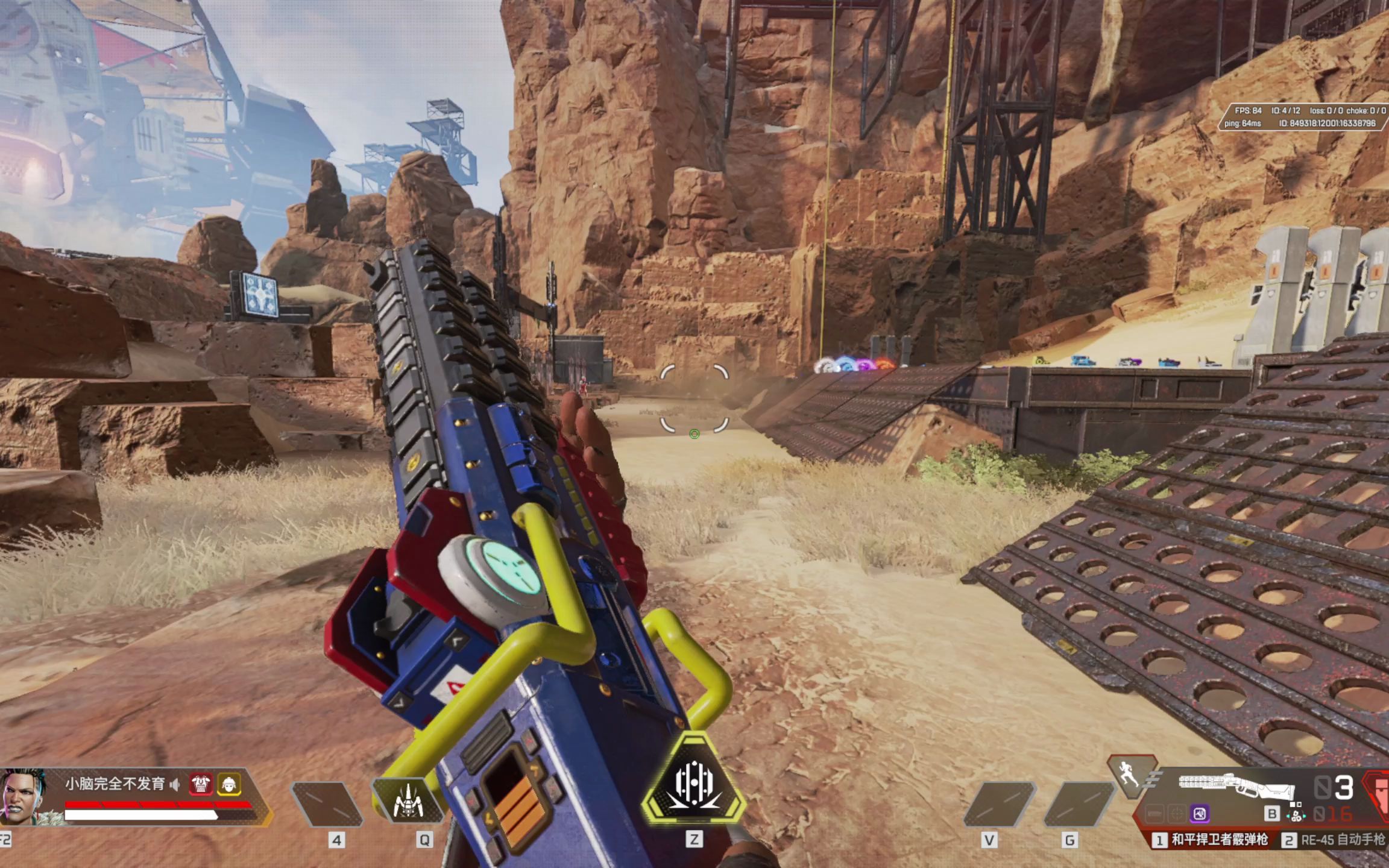Screen dimensions: 1389x868
Task: Trigger the glowing ultimate ability icon
Action: click(x=694, y=782)
